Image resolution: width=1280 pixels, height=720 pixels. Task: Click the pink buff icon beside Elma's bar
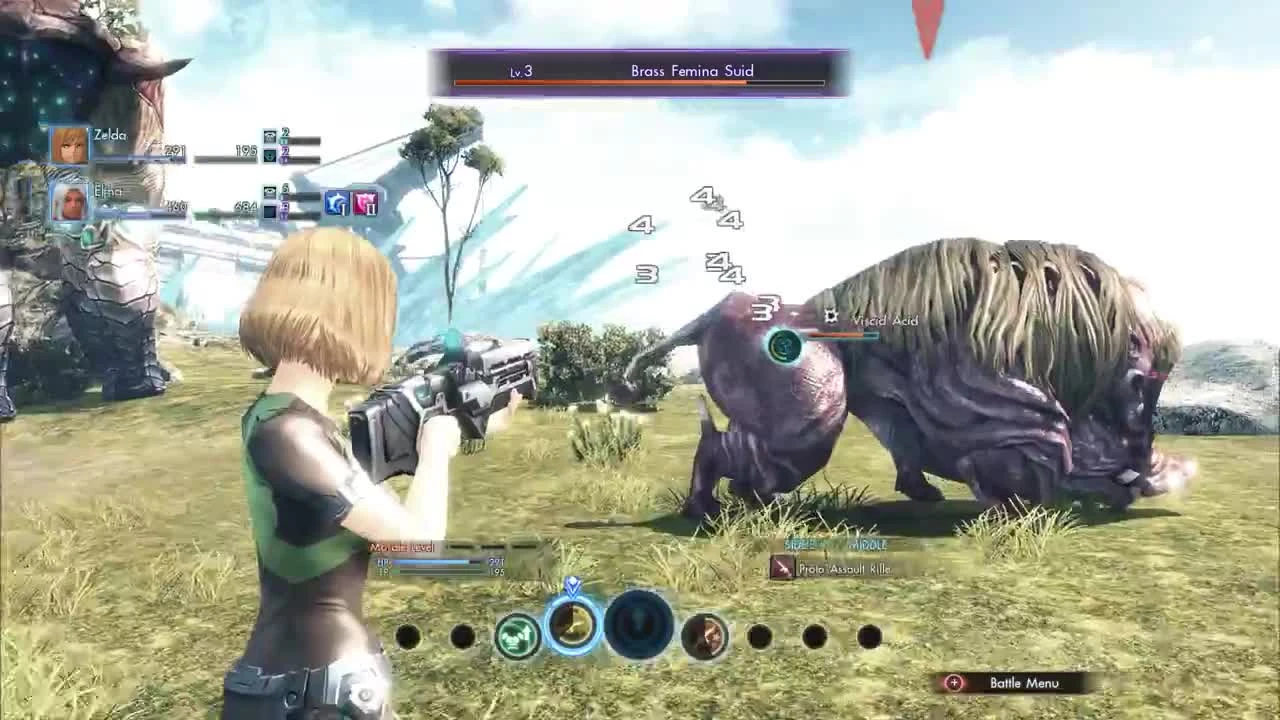pyautogui.click(x=364, y=205)
